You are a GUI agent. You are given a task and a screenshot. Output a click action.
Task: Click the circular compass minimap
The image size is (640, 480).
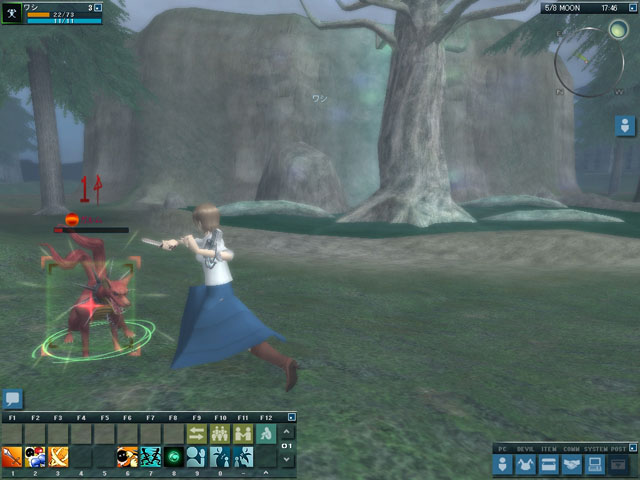coord(589,62)
